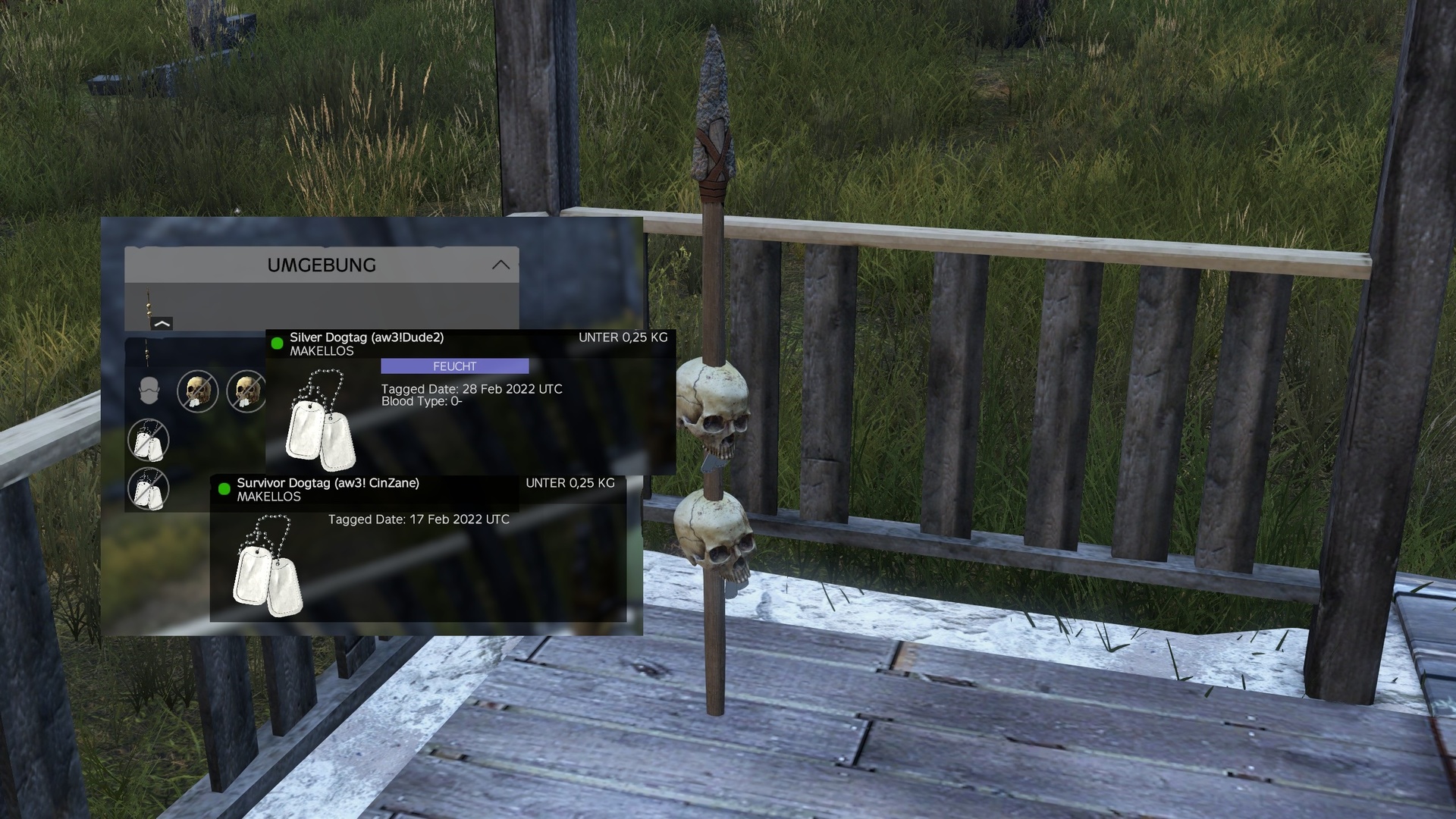Select the spear item in the vicinity list

click(148, 307)
